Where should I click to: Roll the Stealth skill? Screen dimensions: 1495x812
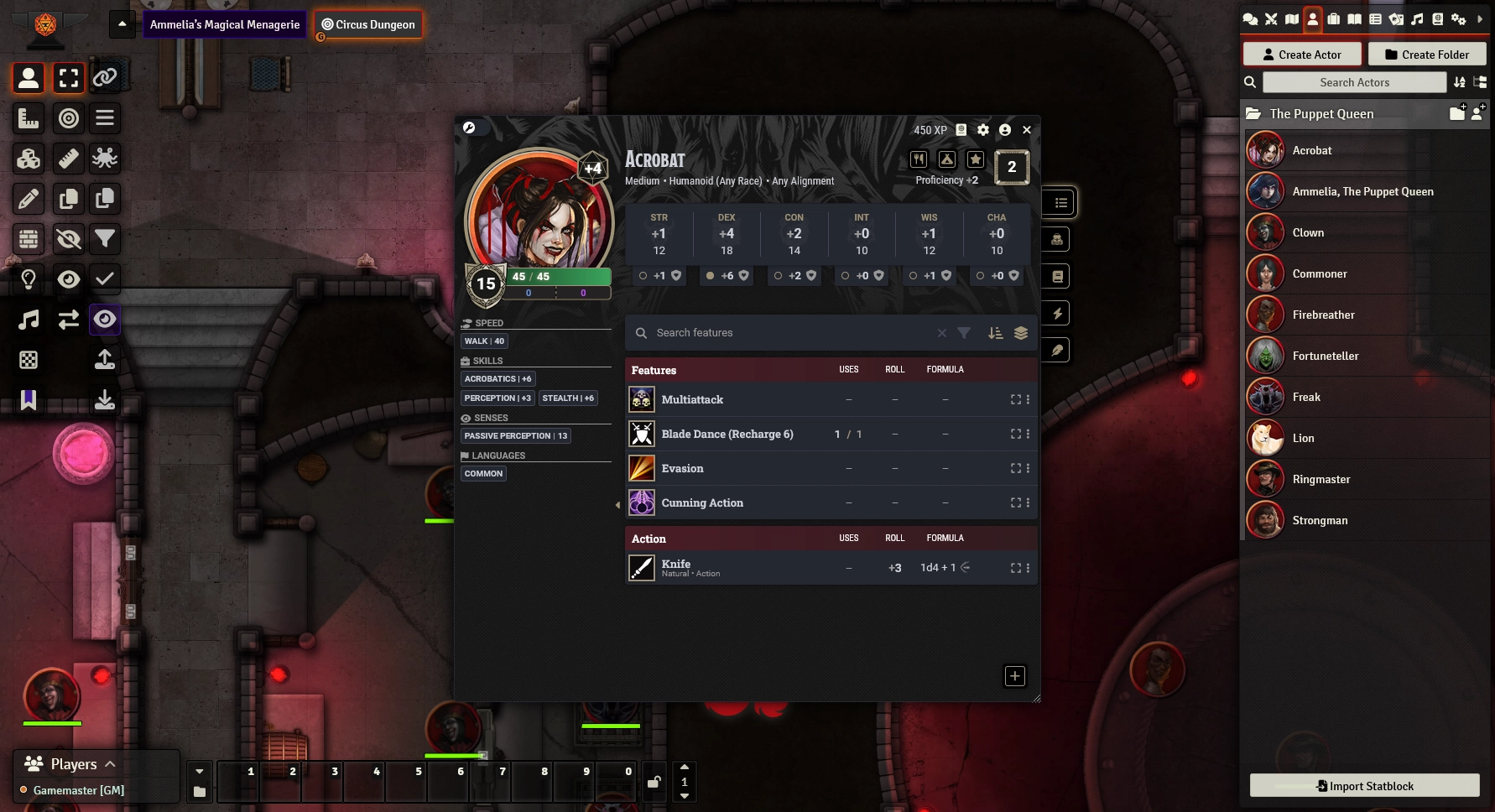pyautogui.click(x=568, y=398)
